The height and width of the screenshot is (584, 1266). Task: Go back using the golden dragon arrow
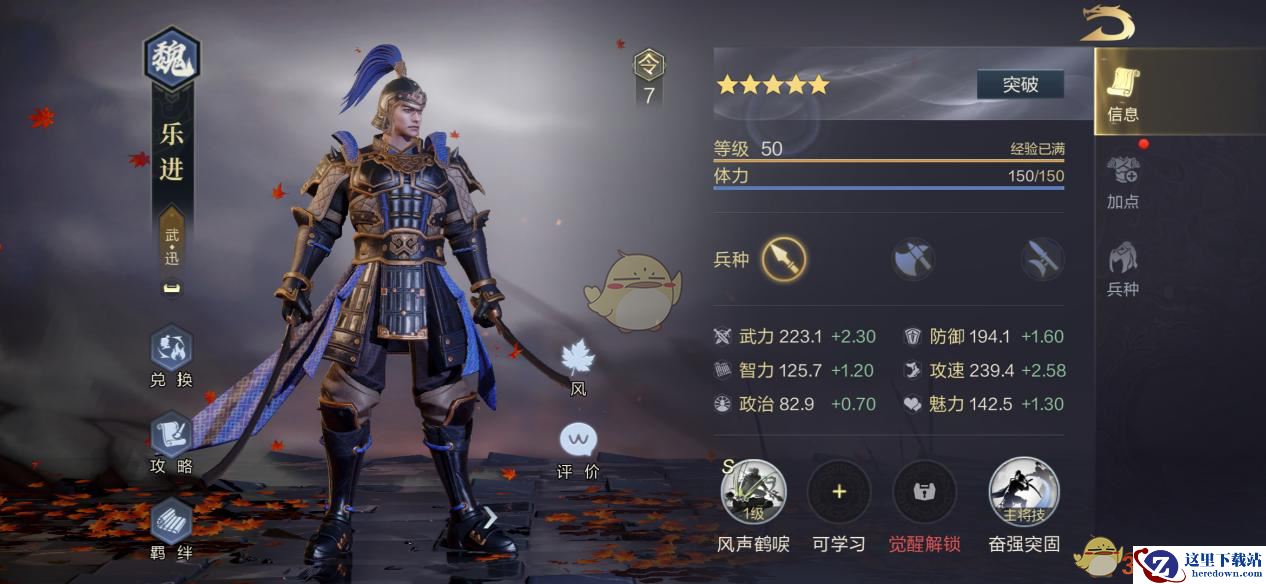pos(1107,24)
